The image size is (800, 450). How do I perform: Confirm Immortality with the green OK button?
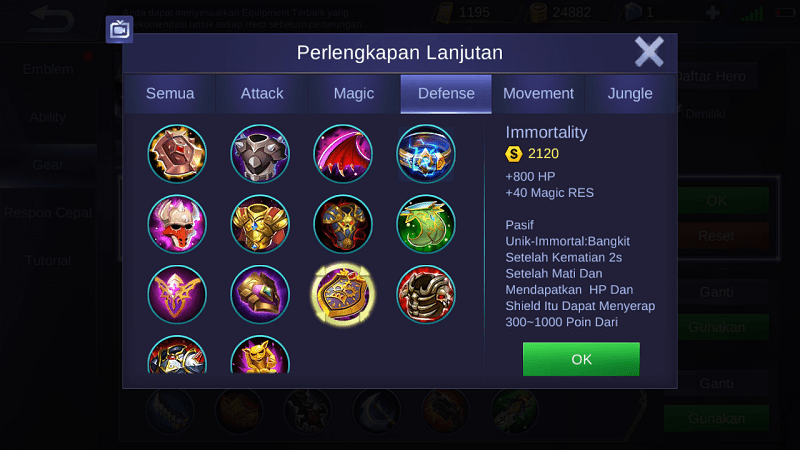(x=580, y=358)
